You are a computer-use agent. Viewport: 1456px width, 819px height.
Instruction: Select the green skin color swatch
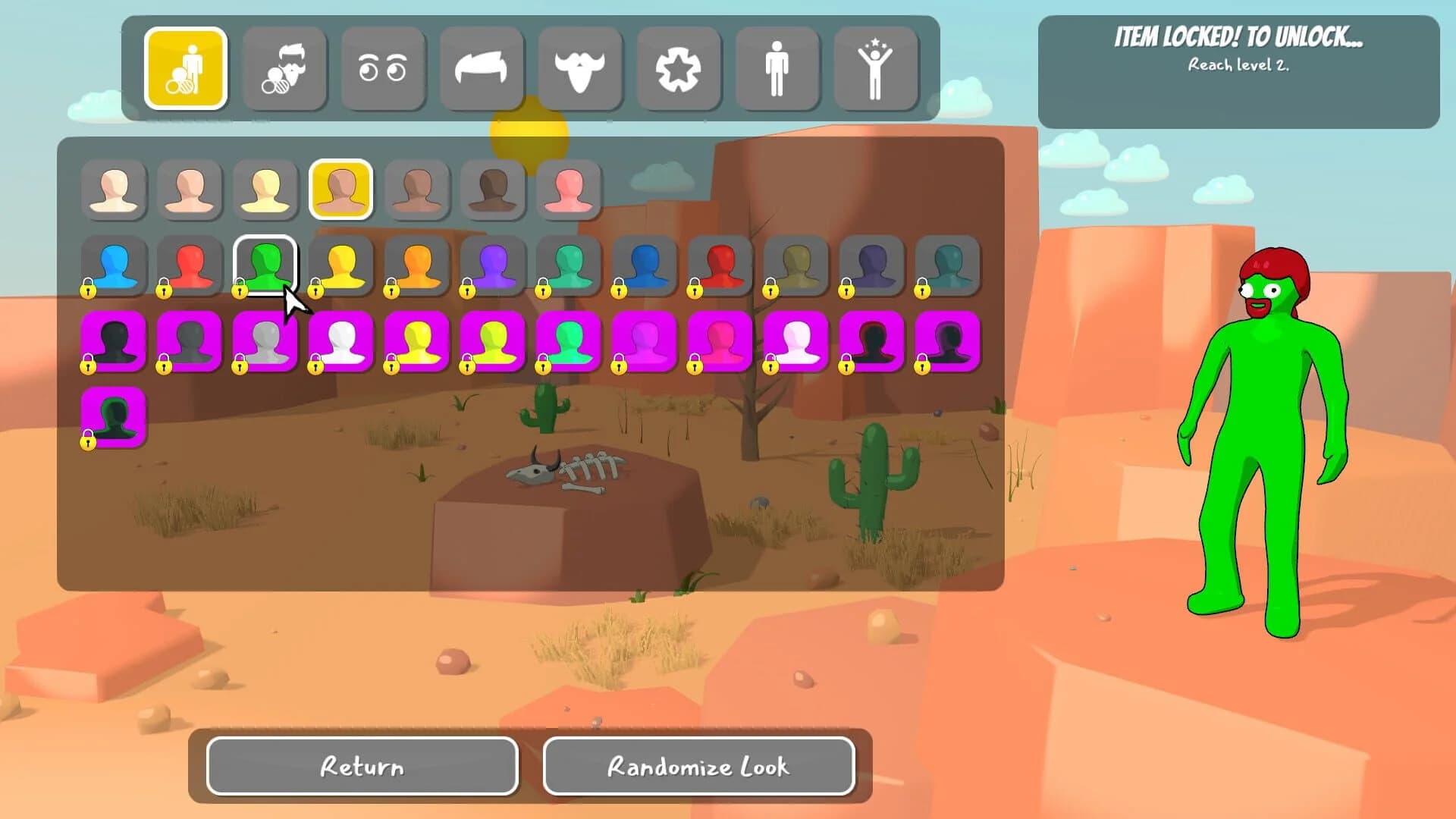pos(265,264)
